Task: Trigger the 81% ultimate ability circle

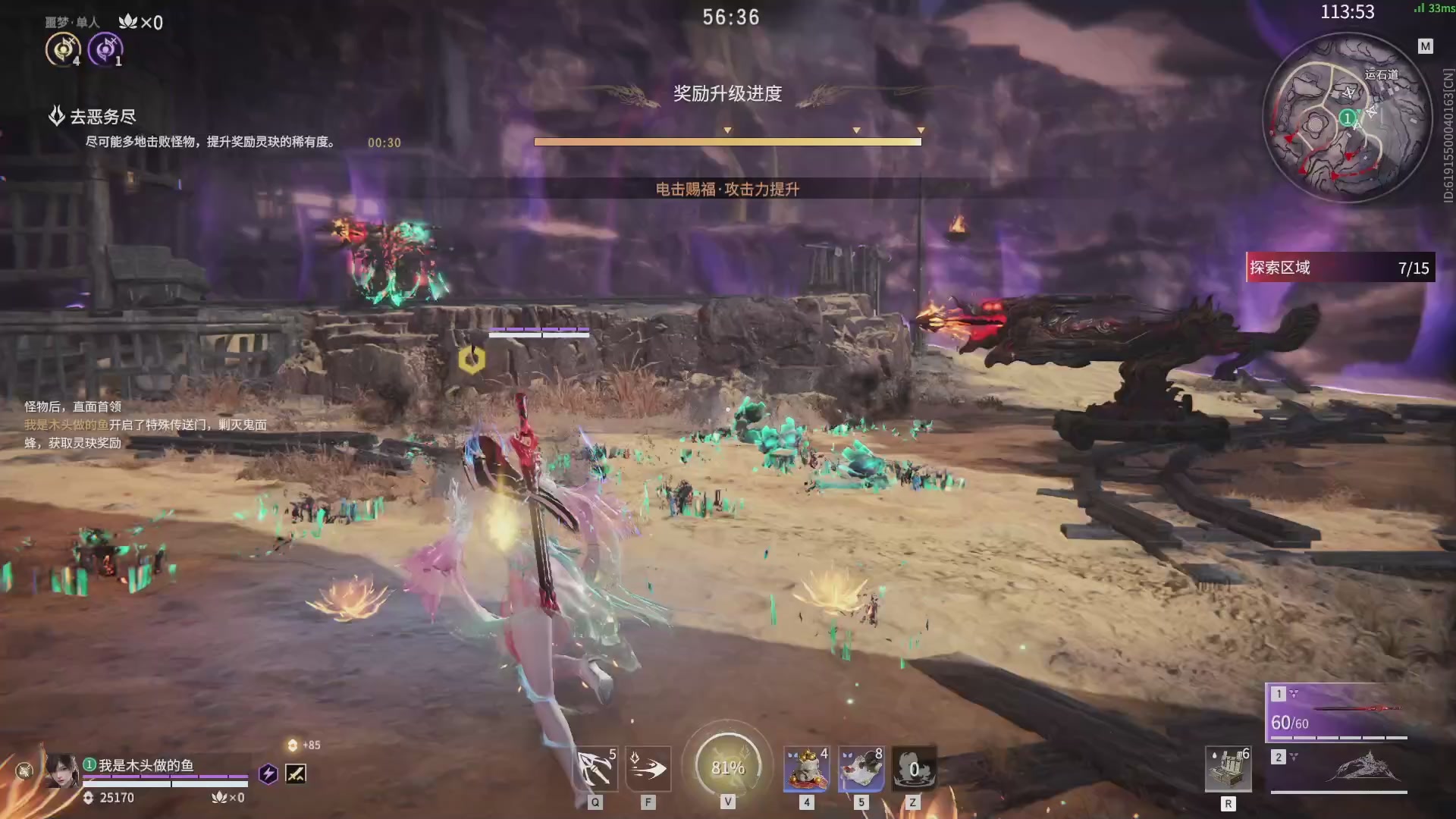Action: 727,767
